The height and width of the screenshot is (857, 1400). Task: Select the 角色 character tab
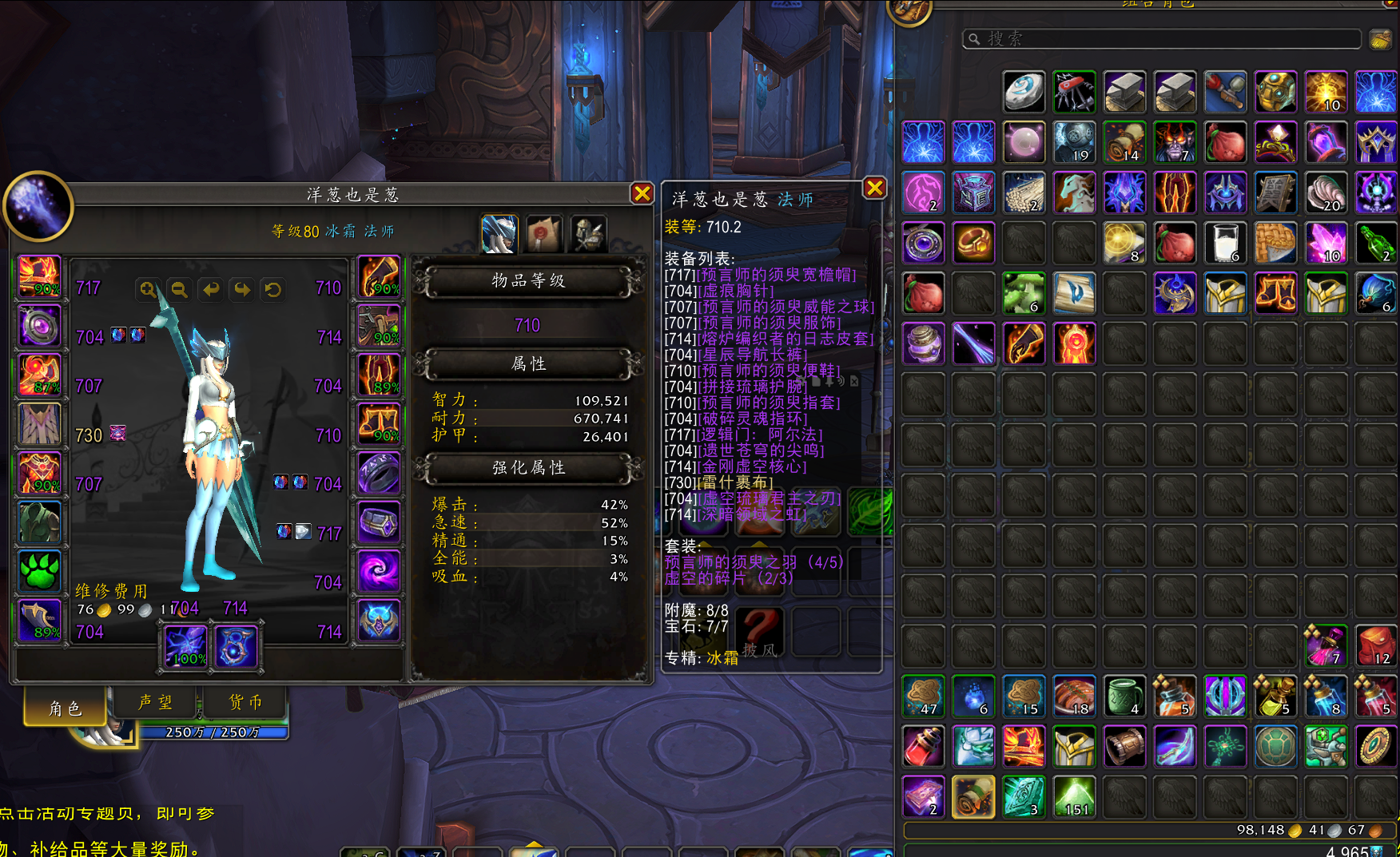point(66,708)
